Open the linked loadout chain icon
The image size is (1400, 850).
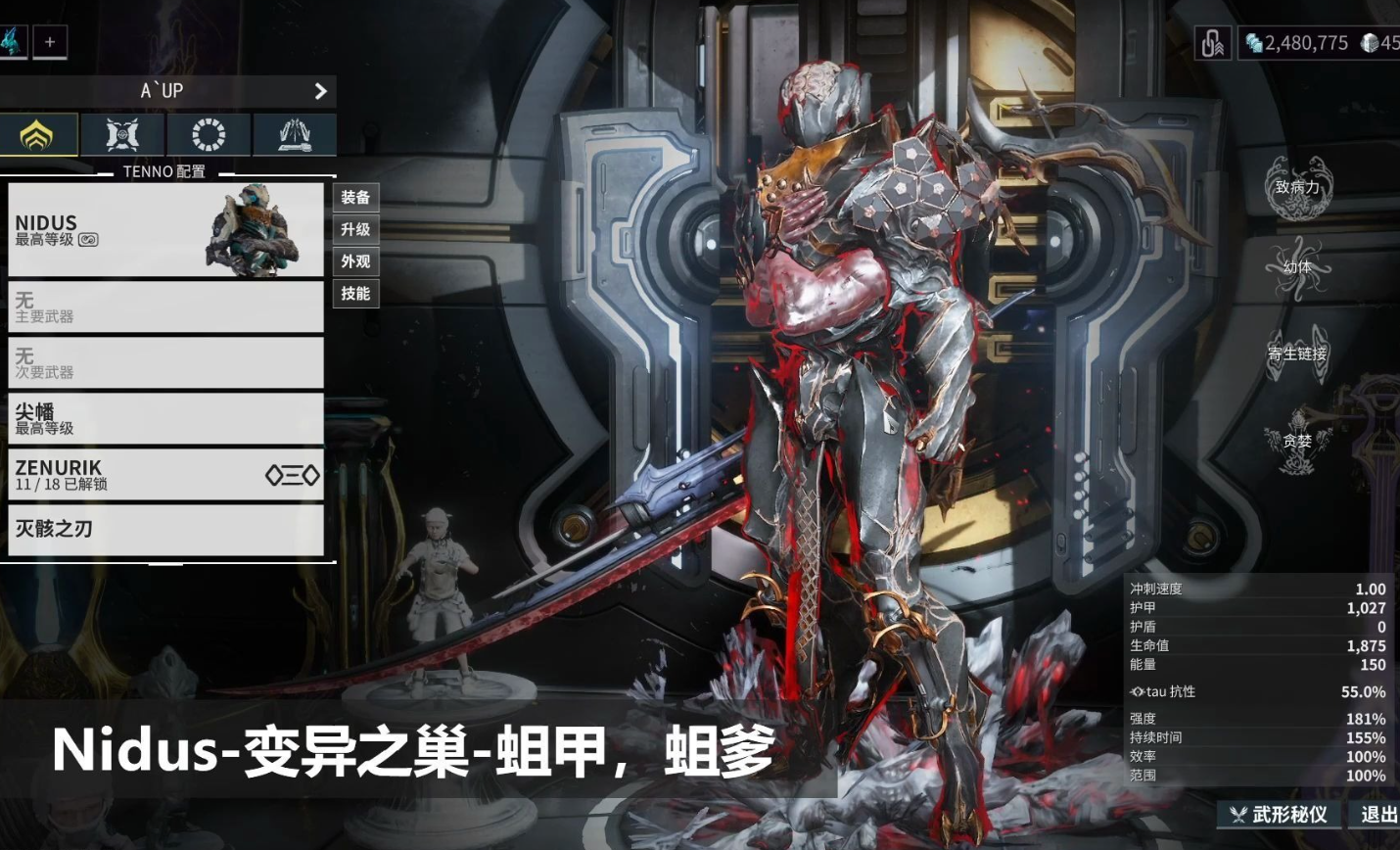tap(1212, 41)
